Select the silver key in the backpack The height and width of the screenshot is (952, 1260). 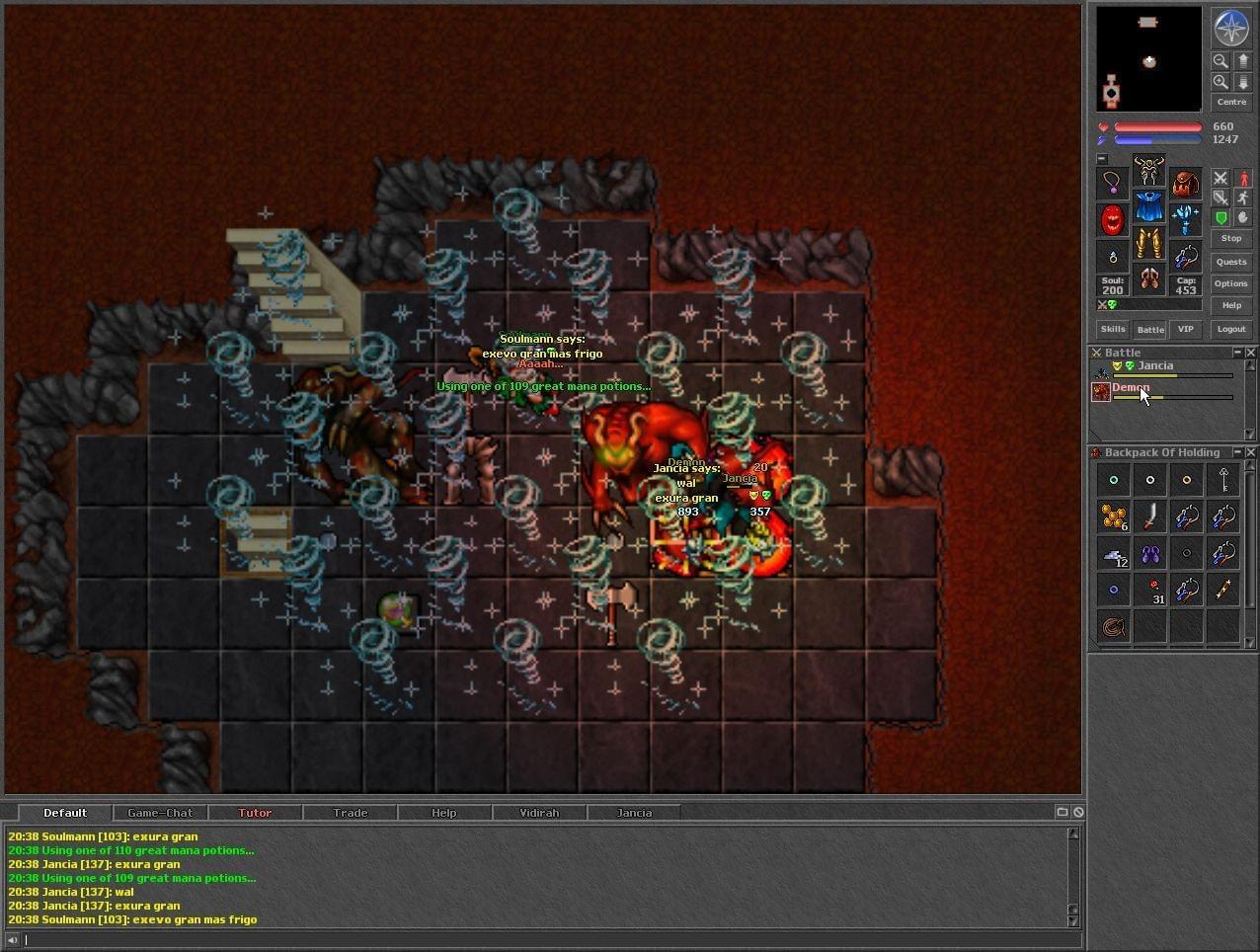[x=1223, y=480]
